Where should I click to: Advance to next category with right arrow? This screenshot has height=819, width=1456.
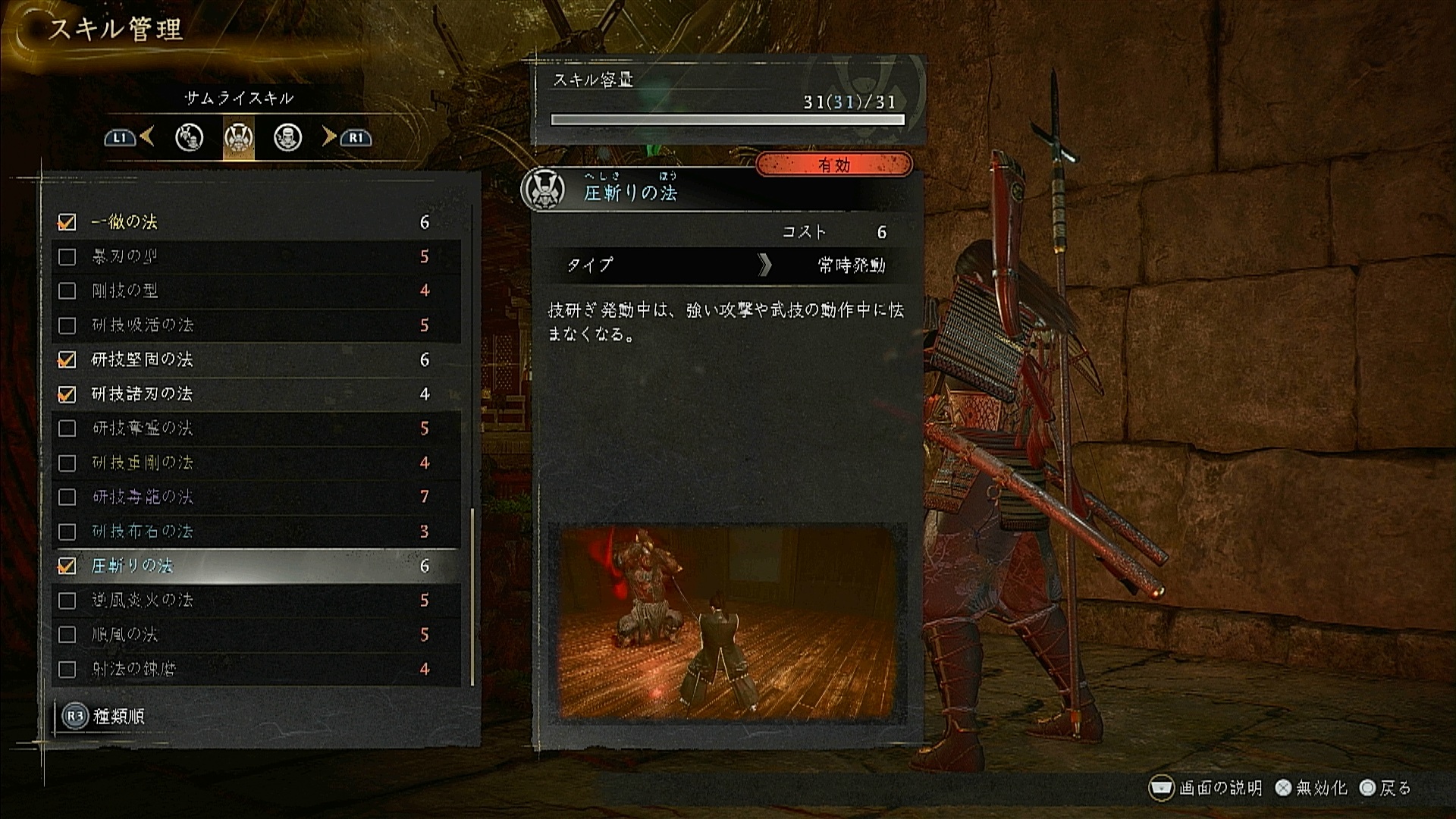click(x=329, y=137)
